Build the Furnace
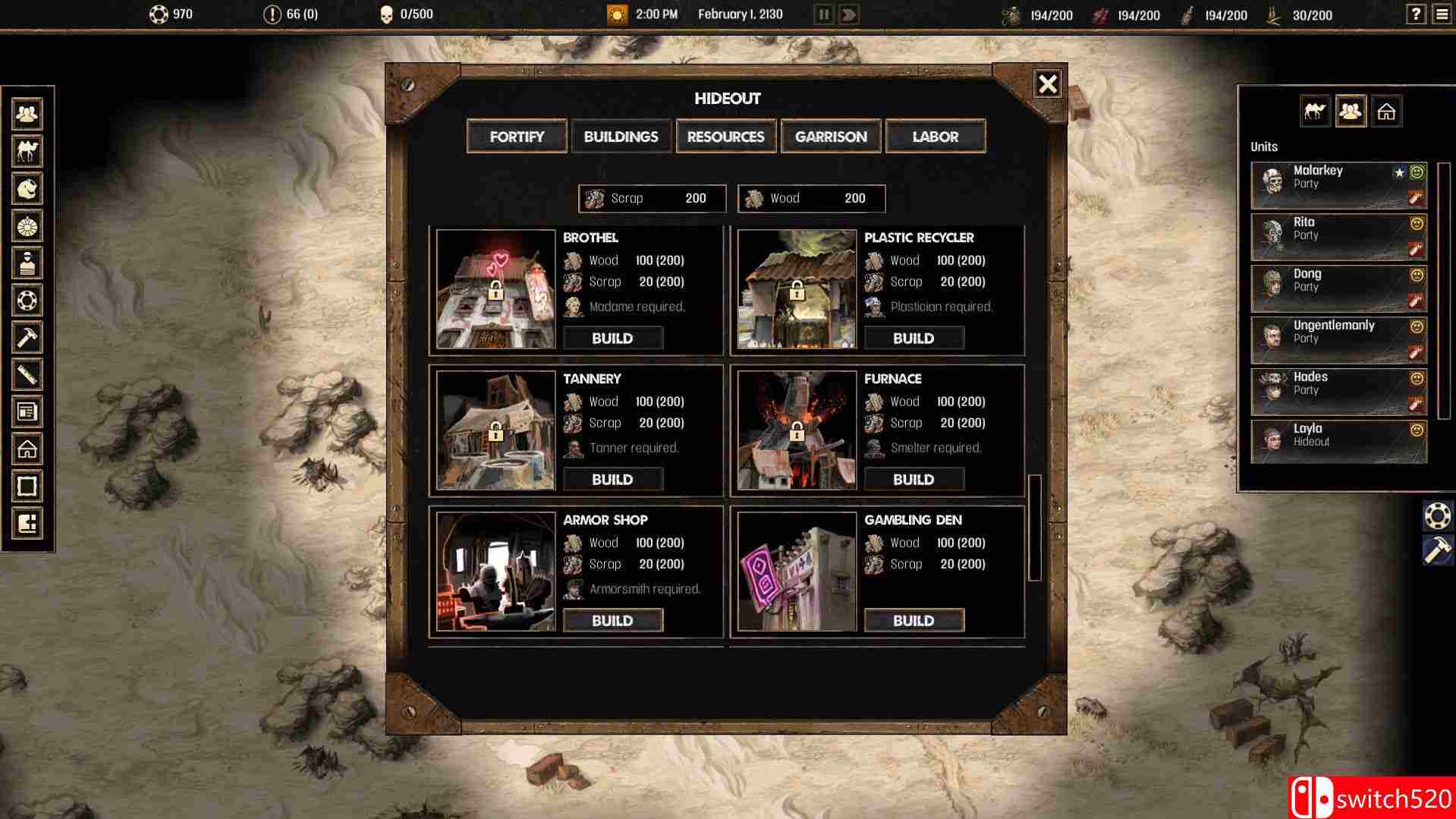Screen dimensions: 1456x819 point(914,480)
